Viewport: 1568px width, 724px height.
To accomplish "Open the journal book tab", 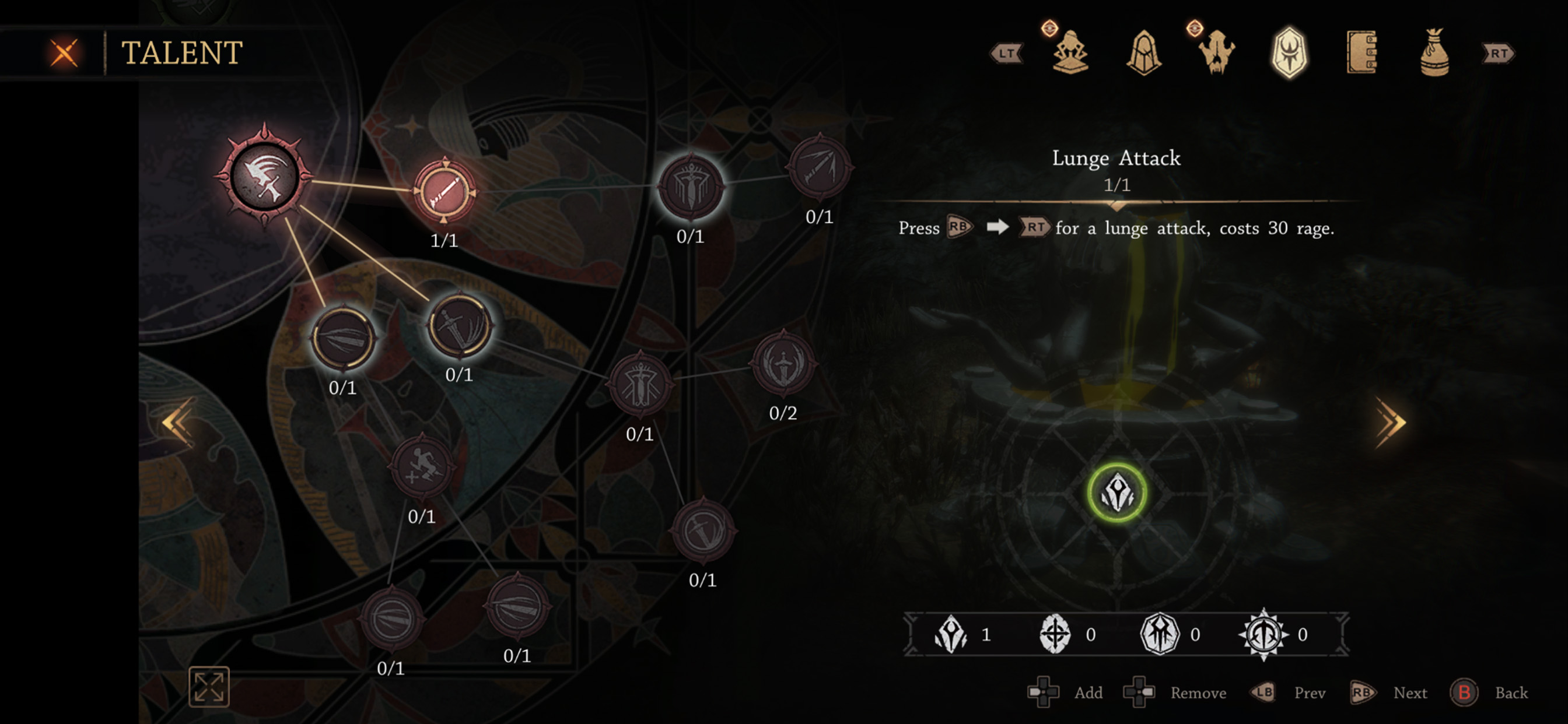I will (x=1361, y=53).
